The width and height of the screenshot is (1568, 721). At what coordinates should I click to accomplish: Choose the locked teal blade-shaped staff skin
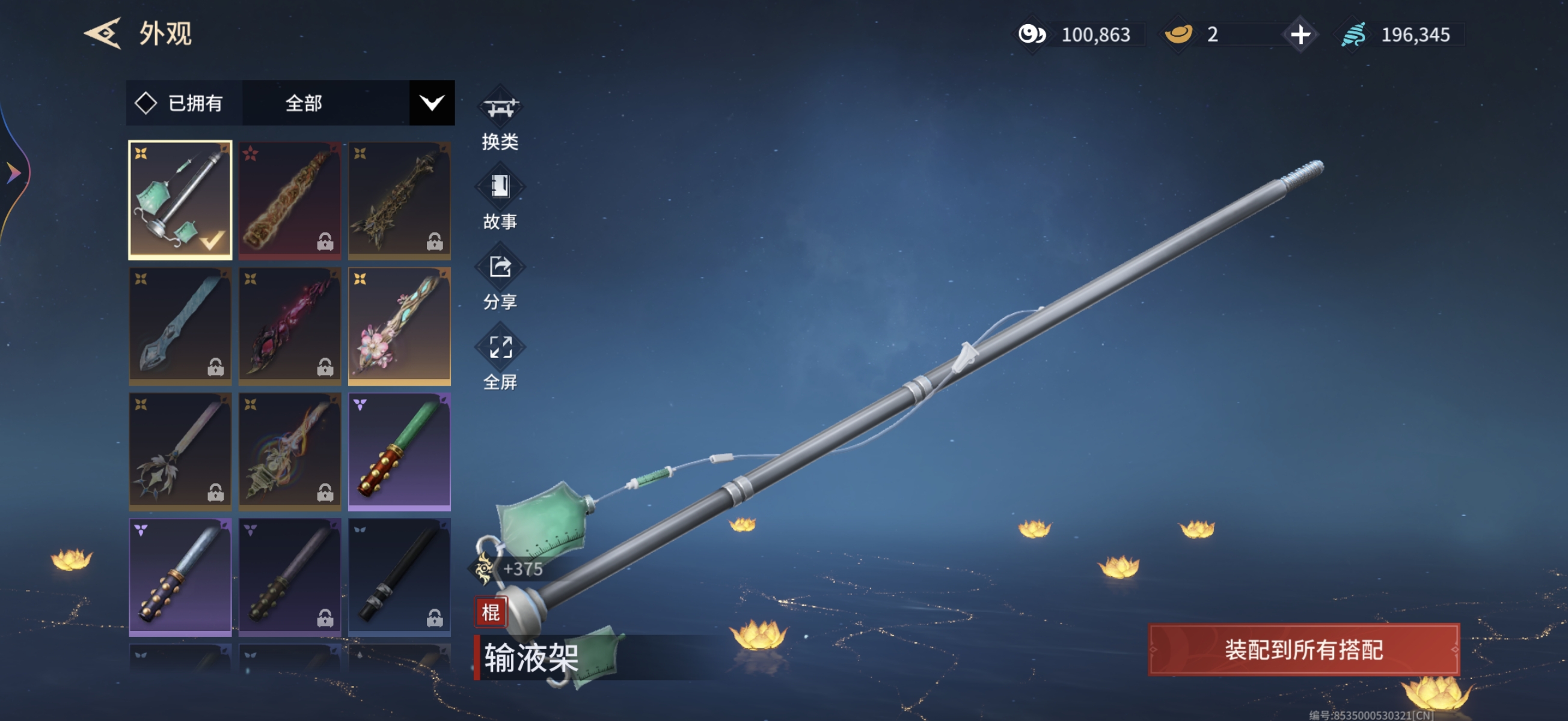click(x=180, y=326)
